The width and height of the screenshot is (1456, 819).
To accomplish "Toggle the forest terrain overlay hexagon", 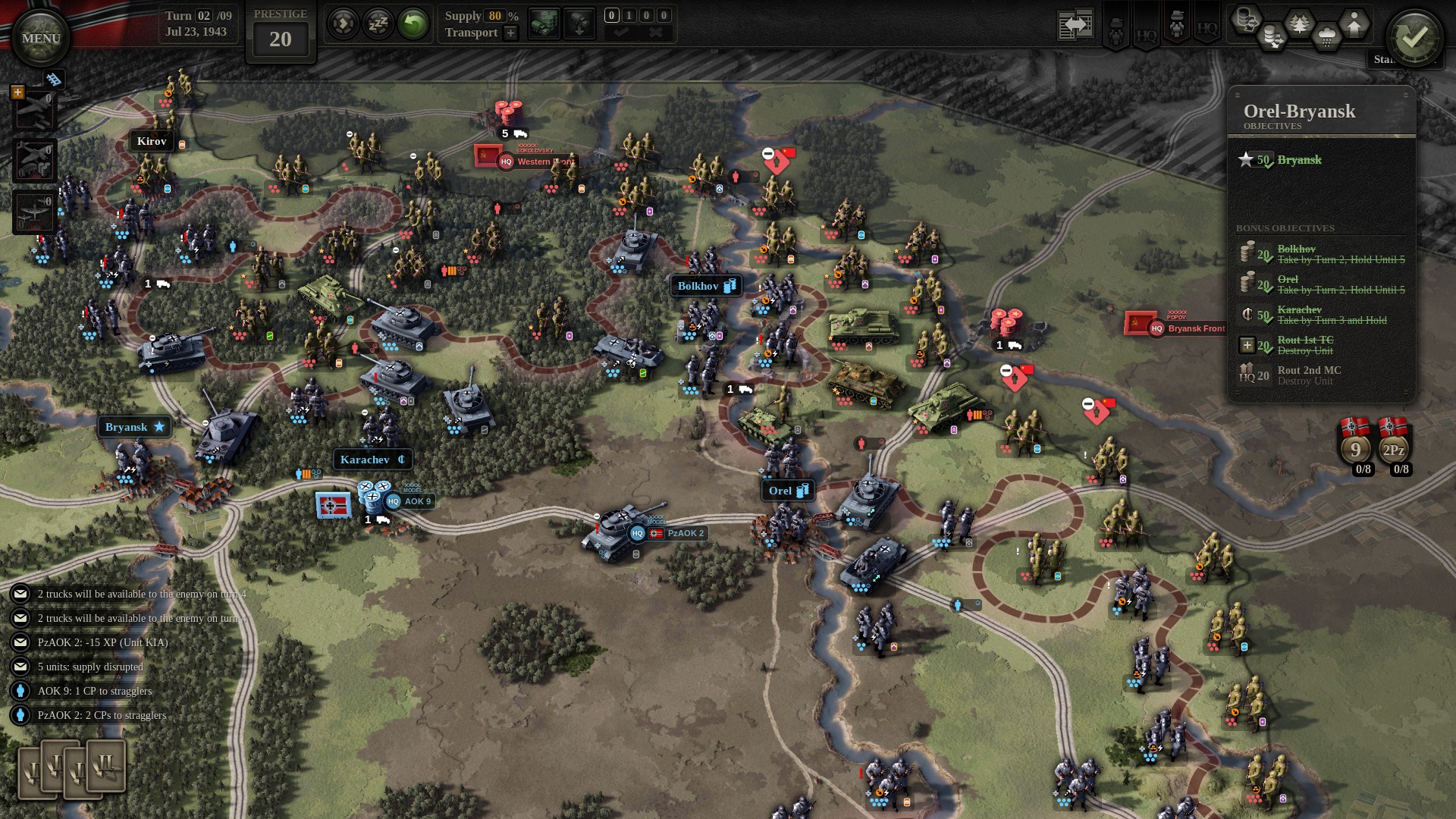I will (1299, 23).
